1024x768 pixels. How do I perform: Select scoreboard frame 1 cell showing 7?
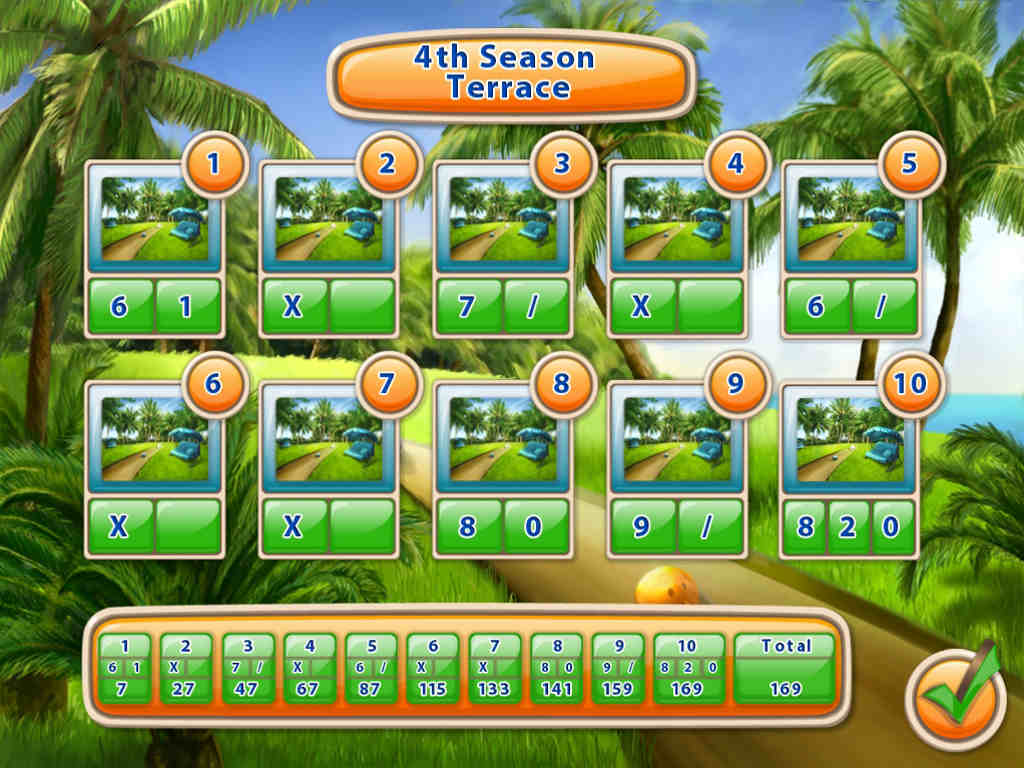(x=125, y=669)
